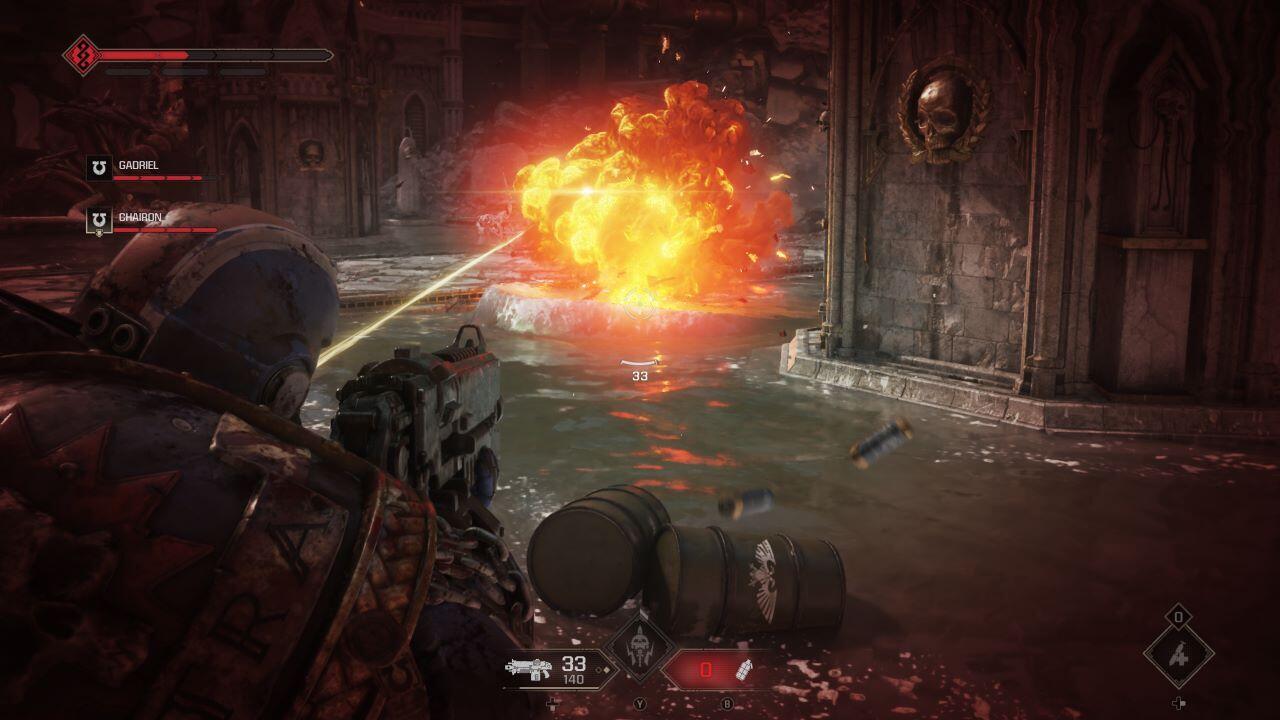Screen dimensions: 1280x720
Task: Activate the skull ability diamond icon
Action: pos(639,652)
